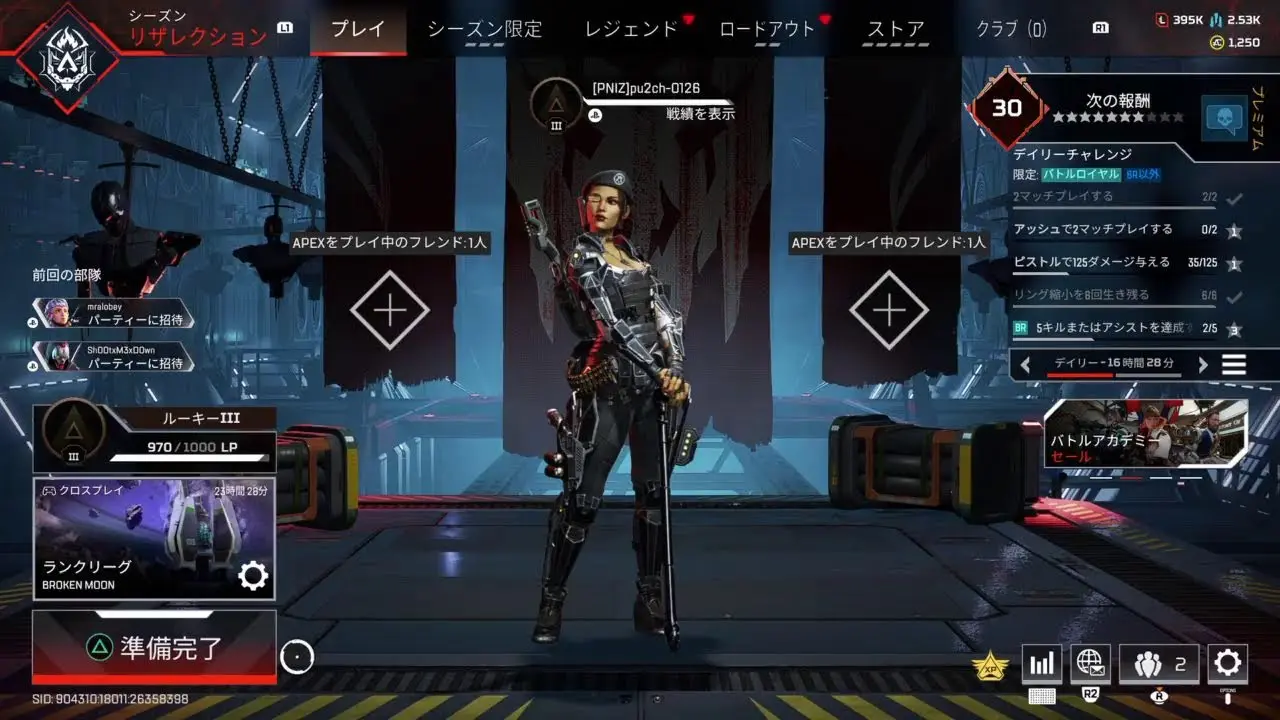Open the ランクリーグ Broken Moon mode selector
This screenshot has width=1280, height=720.
(x=154, y=539)
